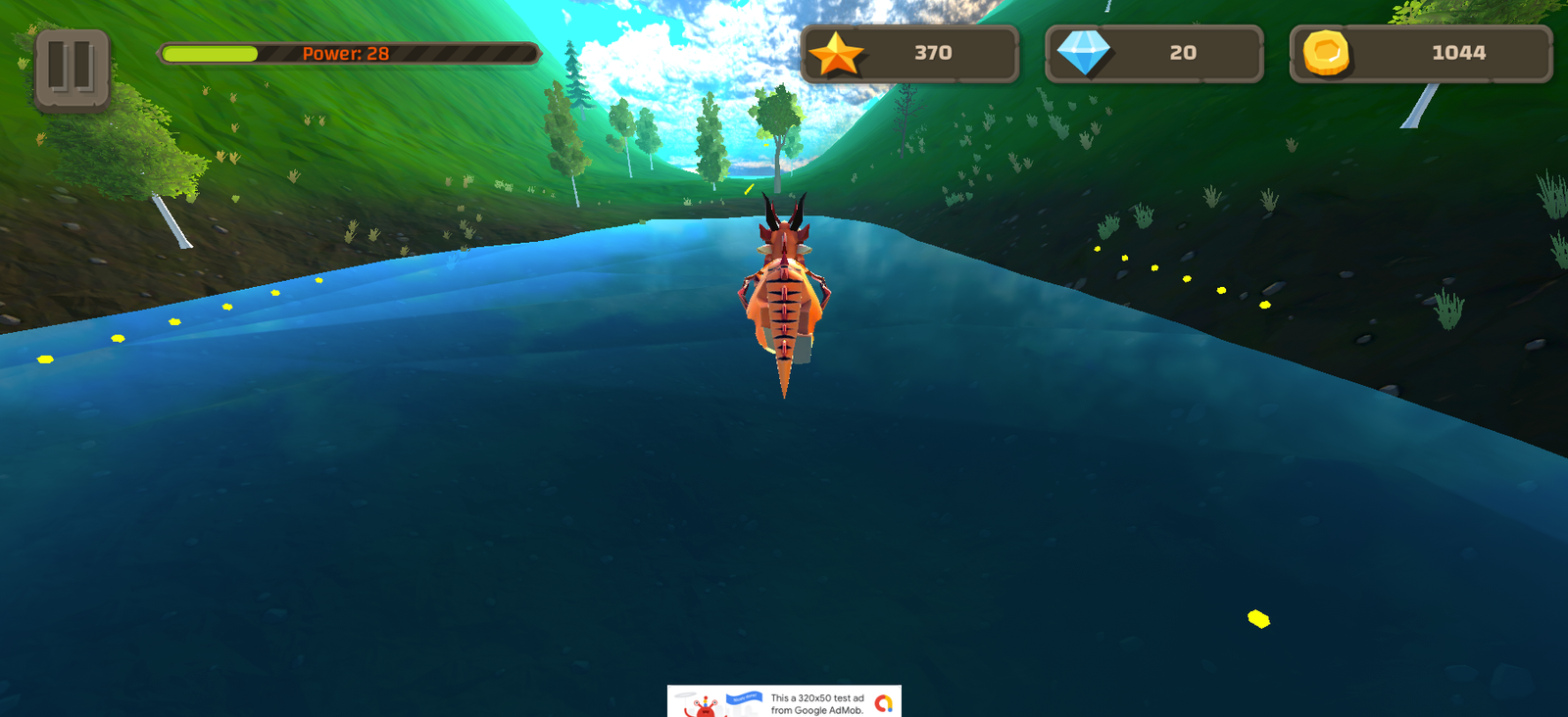The image size is (1568, 717).
Task: Select the star count showing 370
Action: (932, 54)
